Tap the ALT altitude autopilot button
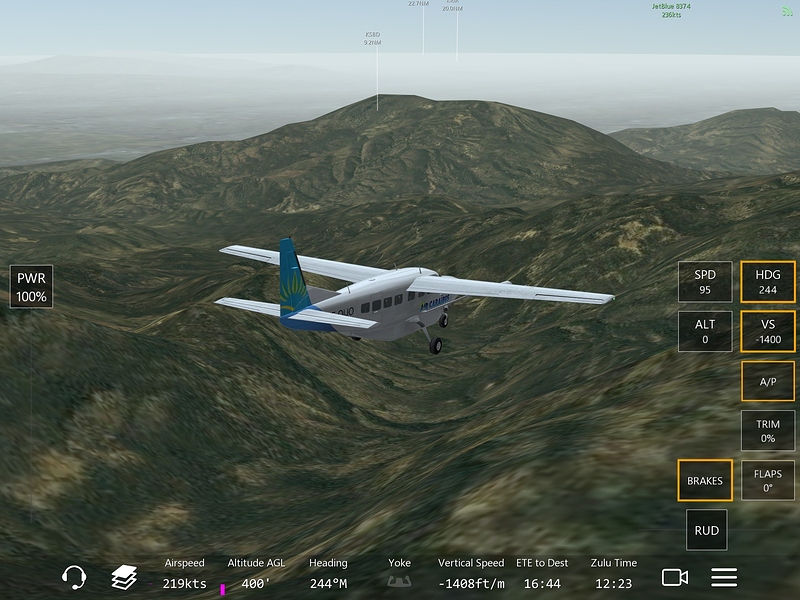The width and height of the screenshot is (800, 600). point(705,331)
